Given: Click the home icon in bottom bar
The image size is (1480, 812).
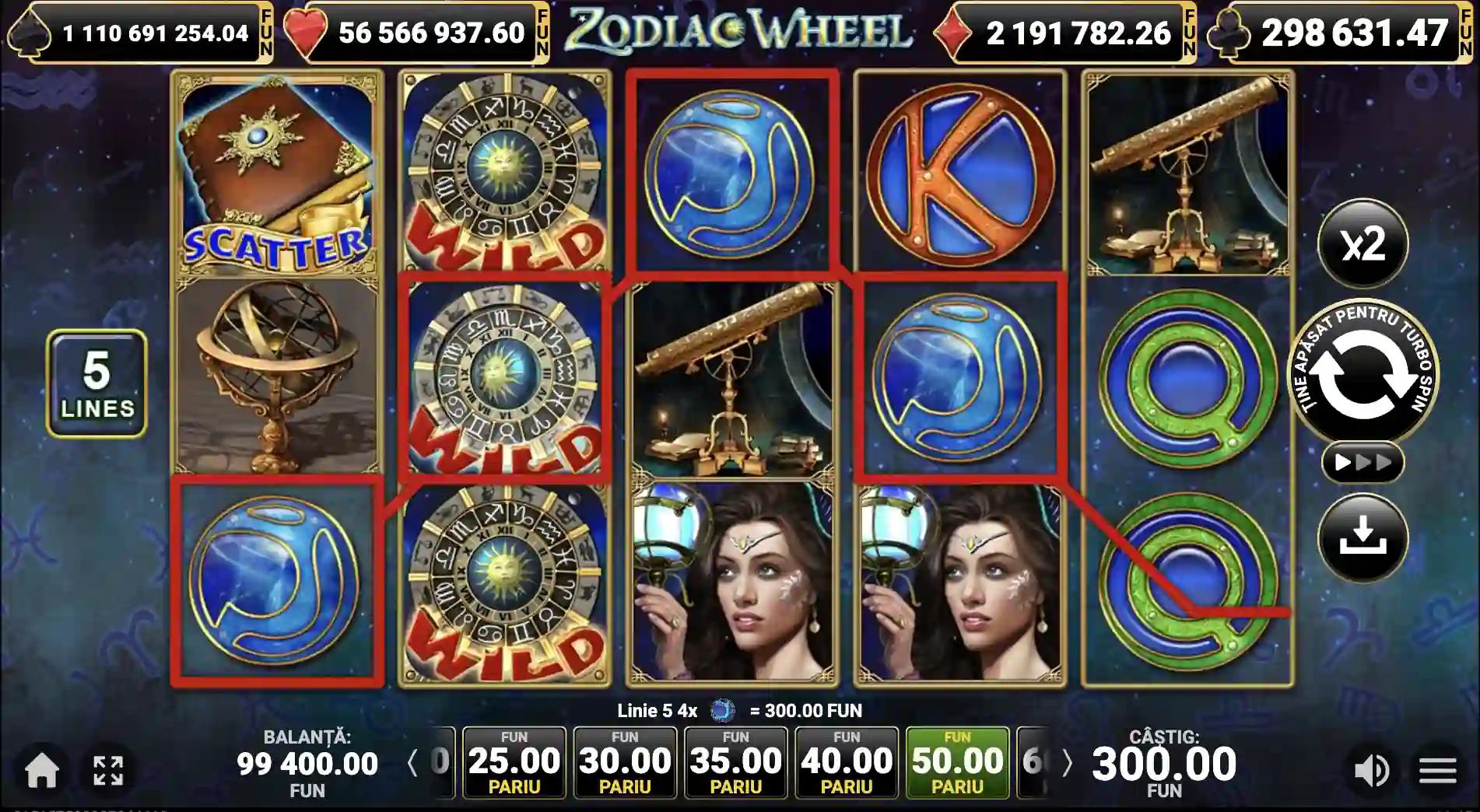Looking at the screenshot, I should pyautogui.click(x=43, y=772).
